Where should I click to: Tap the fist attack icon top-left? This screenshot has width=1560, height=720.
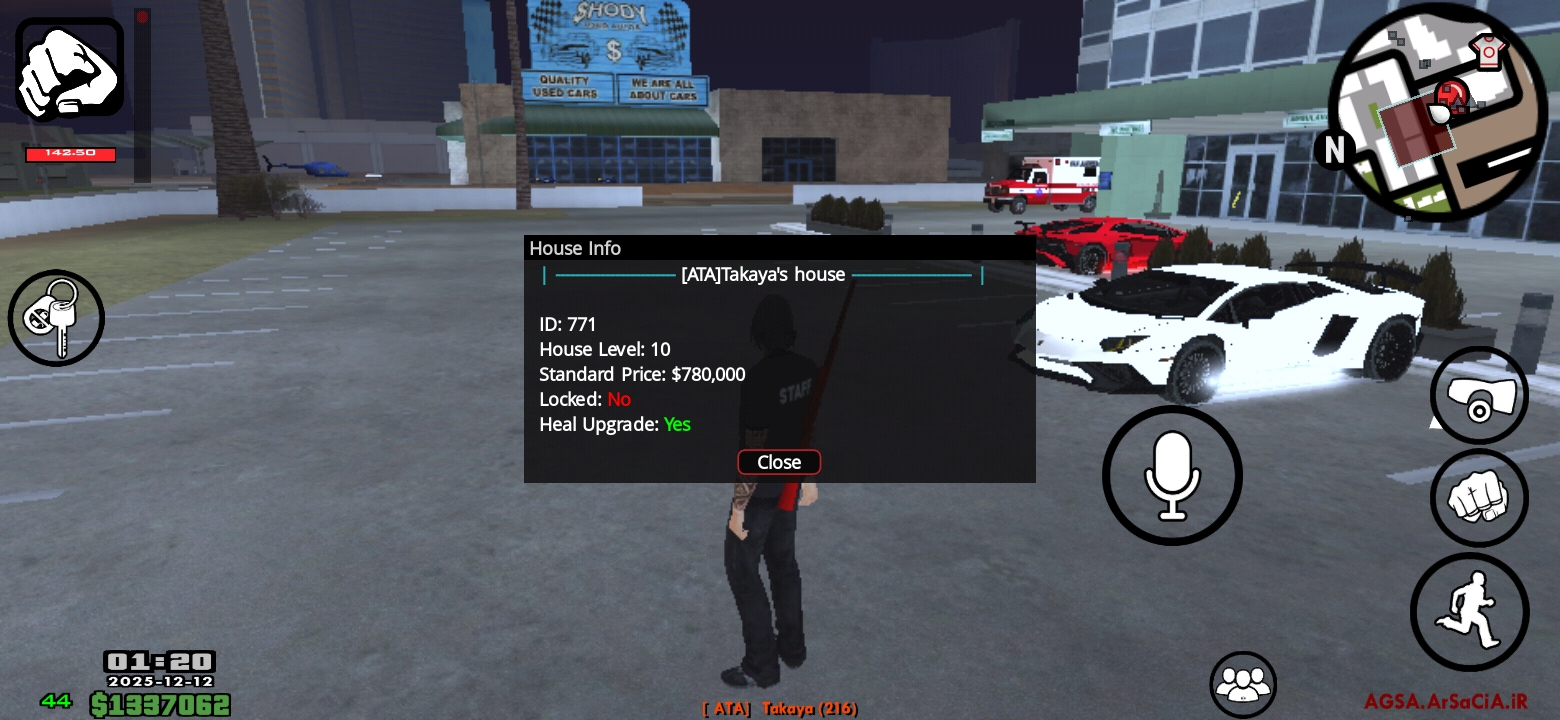pos(68,68)
